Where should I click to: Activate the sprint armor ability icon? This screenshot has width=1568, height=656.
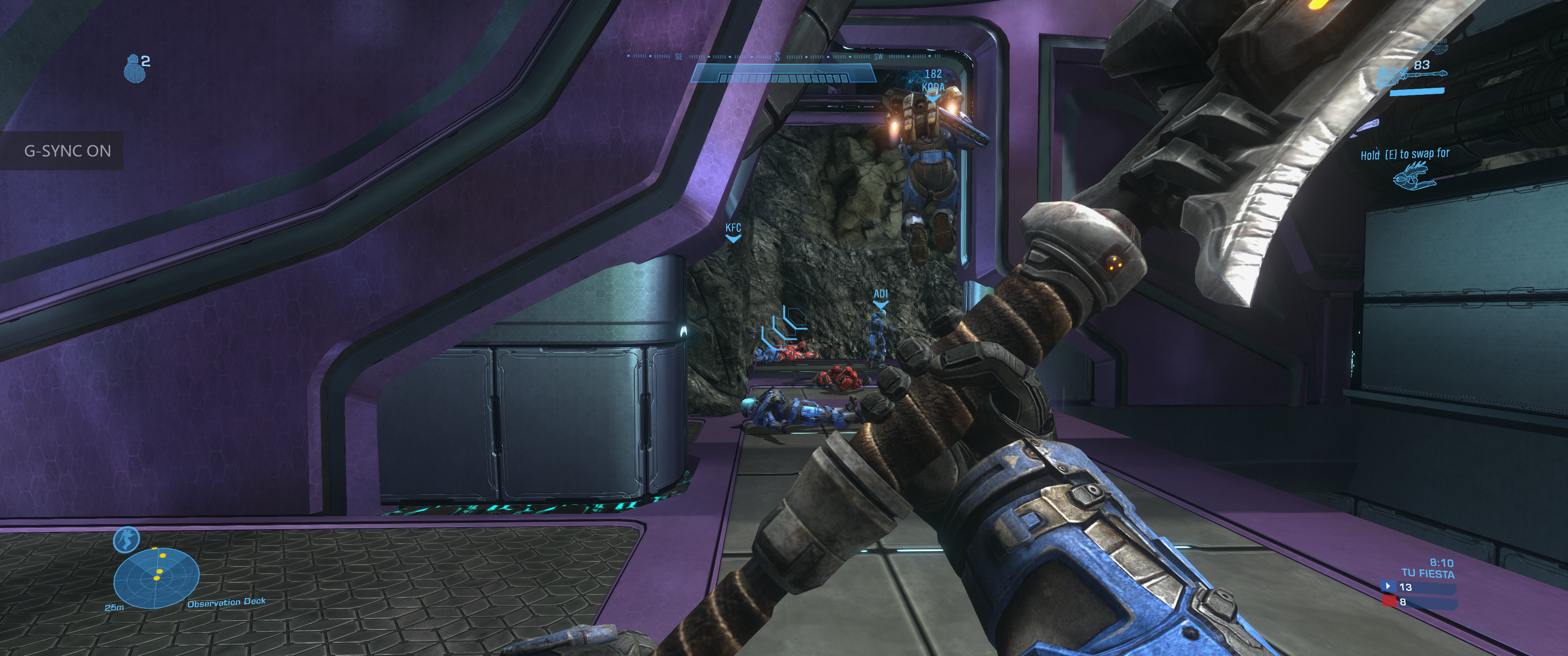pyautogui.click(x=127, y=539)
